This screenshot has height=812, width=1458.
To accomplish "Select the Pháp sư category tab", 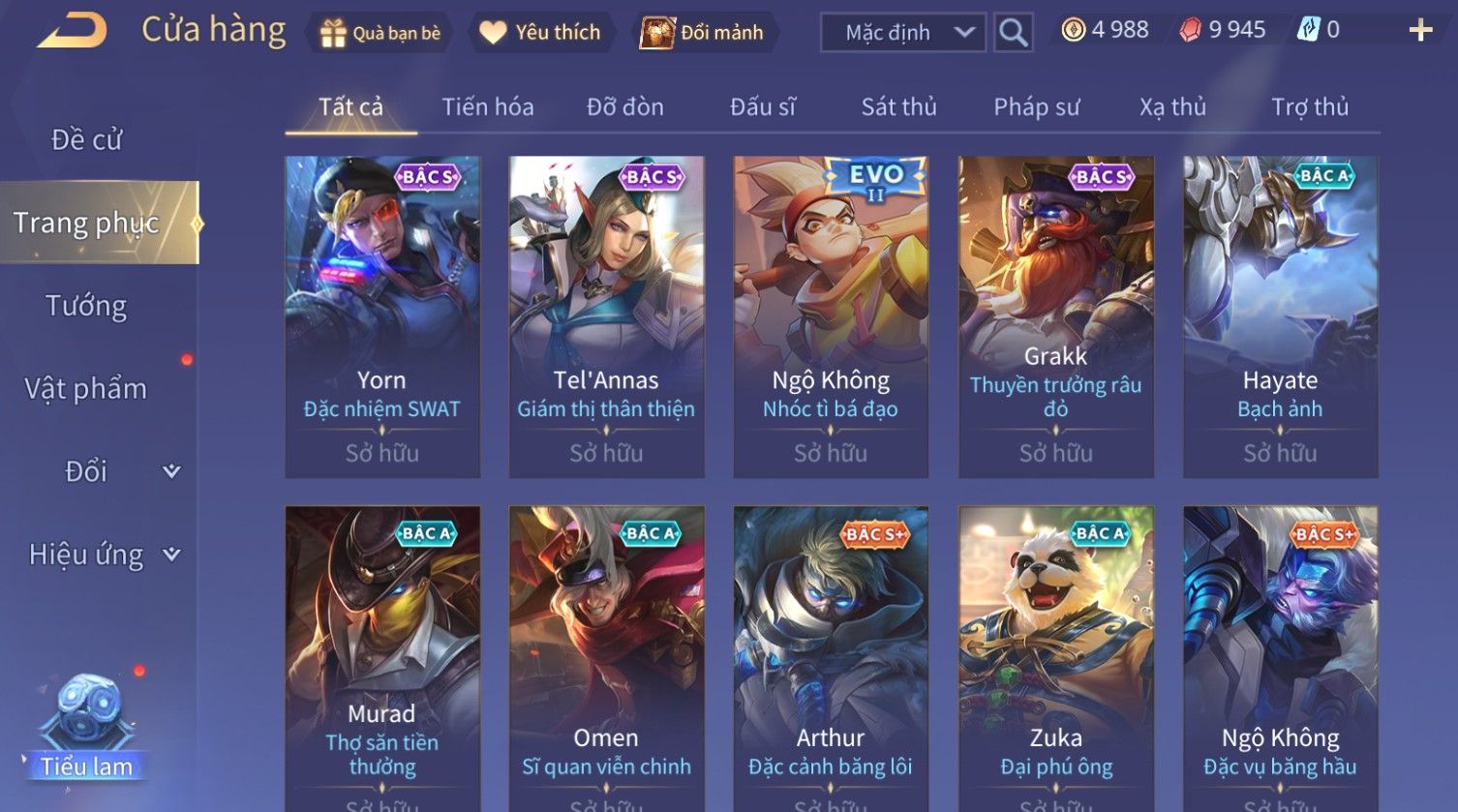I will pos(1036,107).
